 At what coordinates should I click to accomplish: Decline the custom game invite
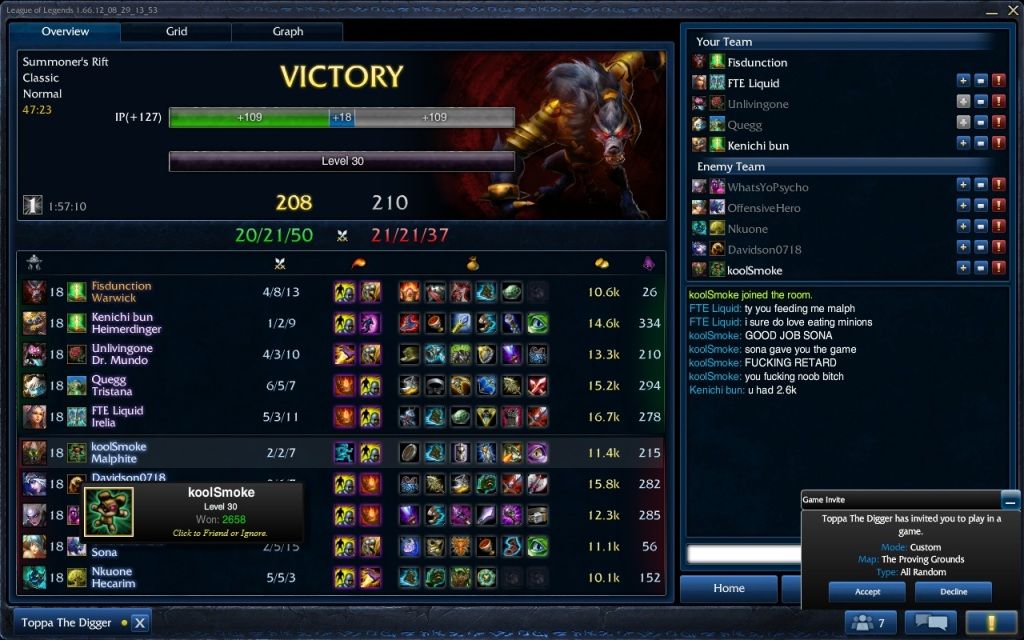point(953,592)
